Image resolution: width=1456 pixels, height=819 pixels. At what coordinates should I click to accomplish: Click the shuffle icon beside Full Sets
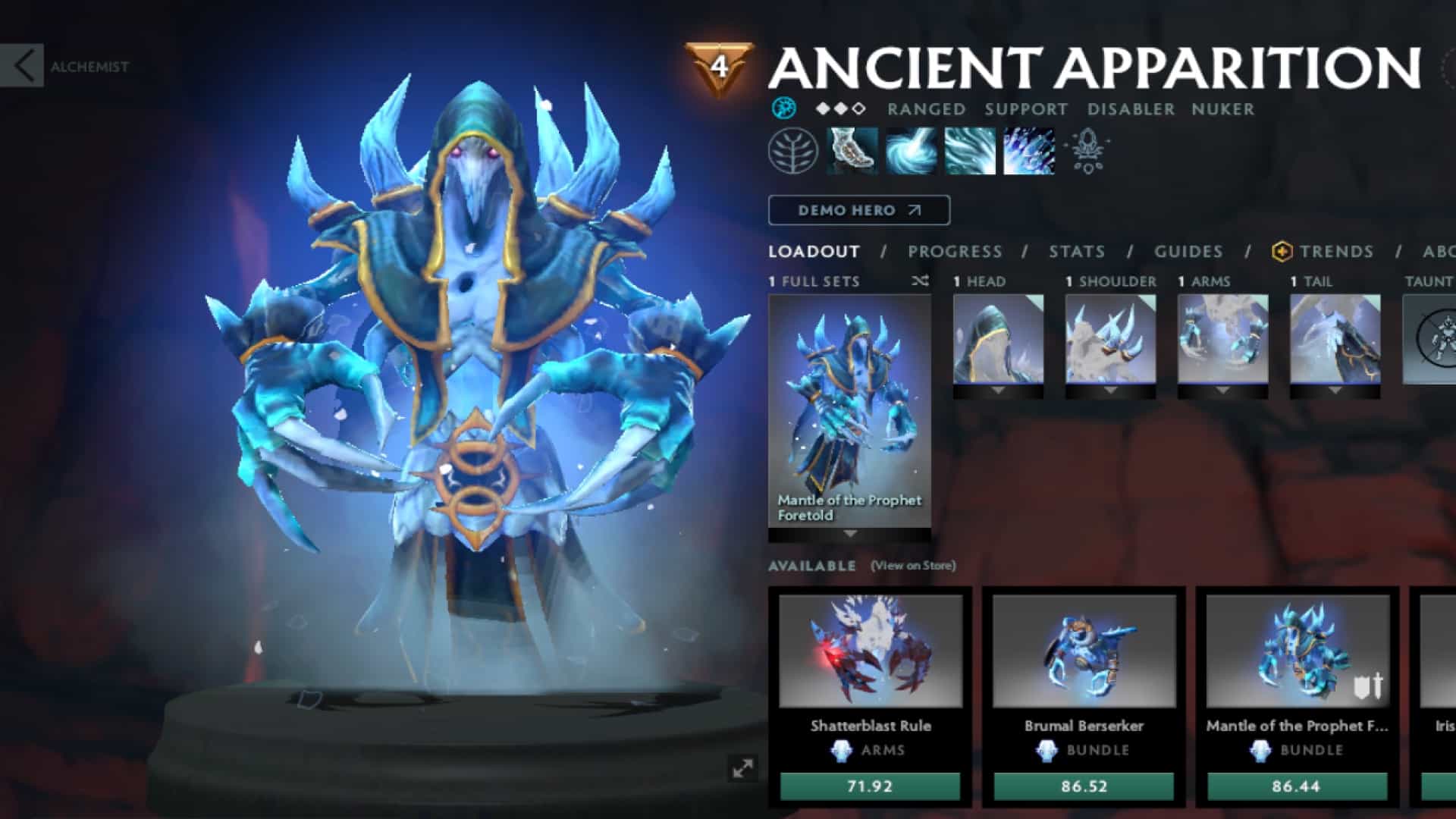tap(918, 281)
